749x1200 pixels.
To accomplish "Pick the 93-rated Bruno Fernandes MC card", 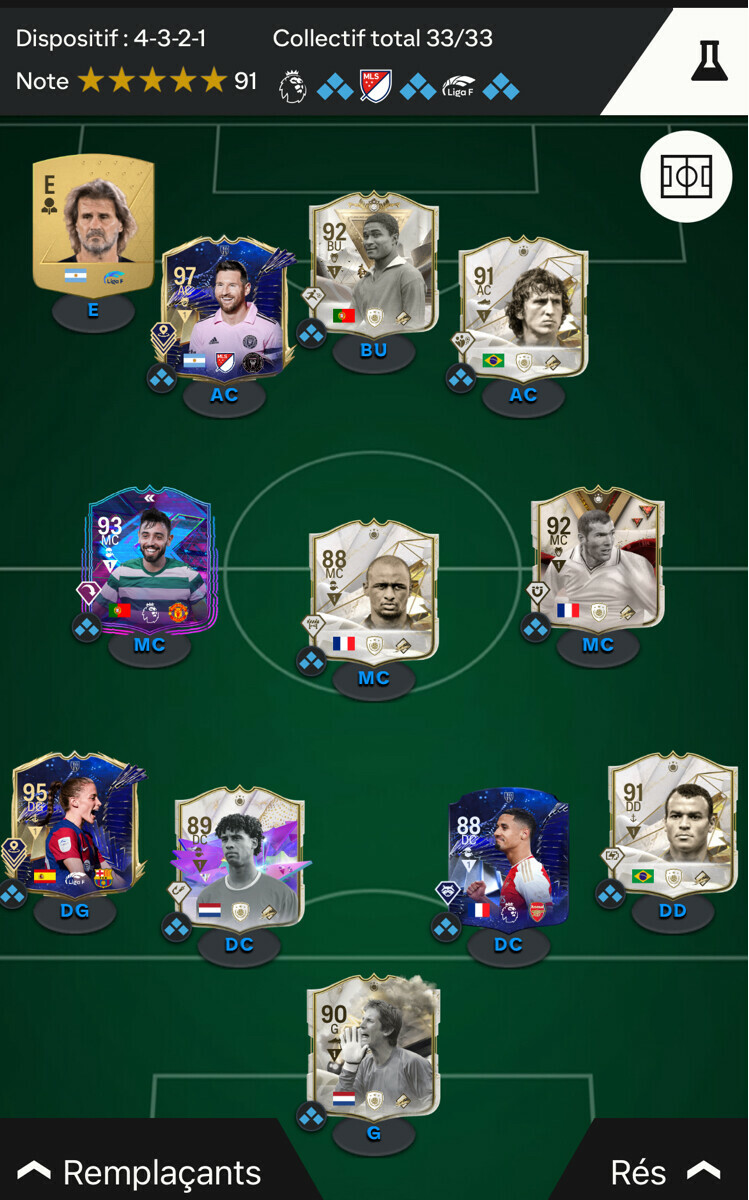I will point(150,558).
